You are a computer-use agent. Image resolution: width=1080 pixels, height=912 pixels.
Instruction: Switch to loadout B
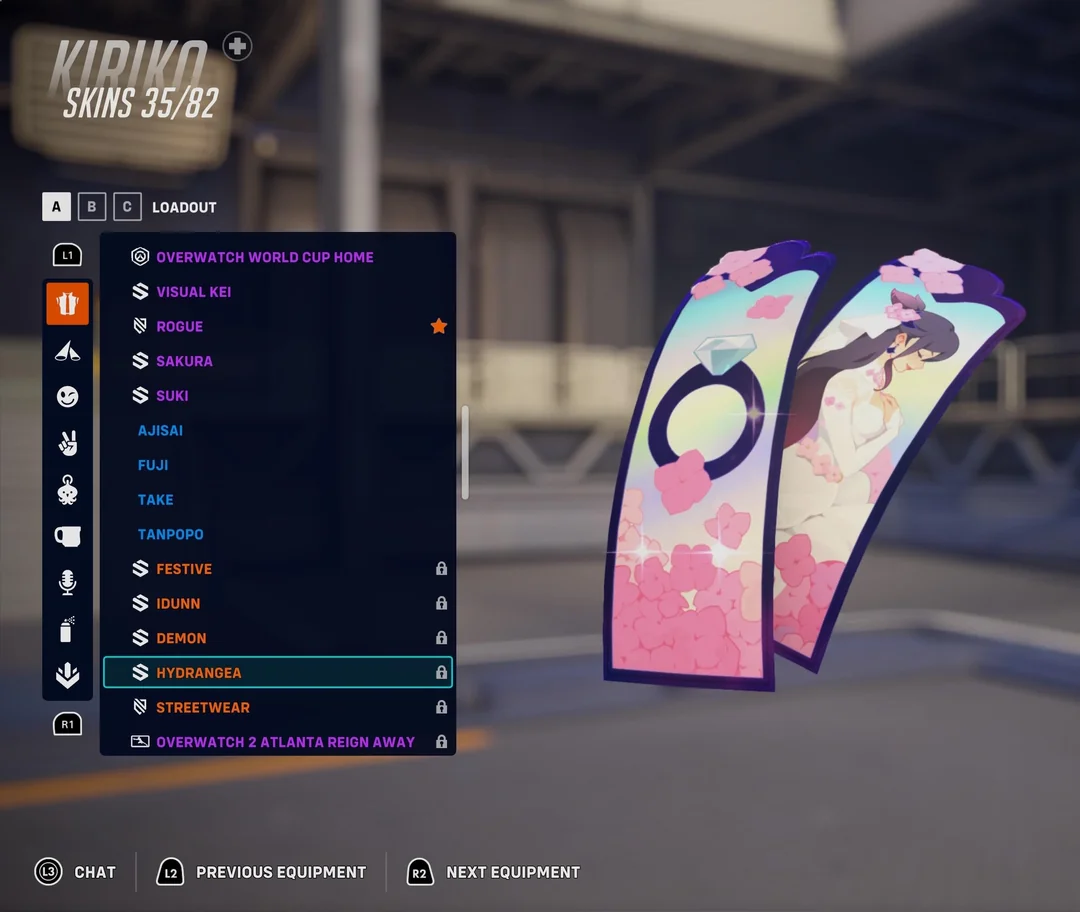[91, 207]
